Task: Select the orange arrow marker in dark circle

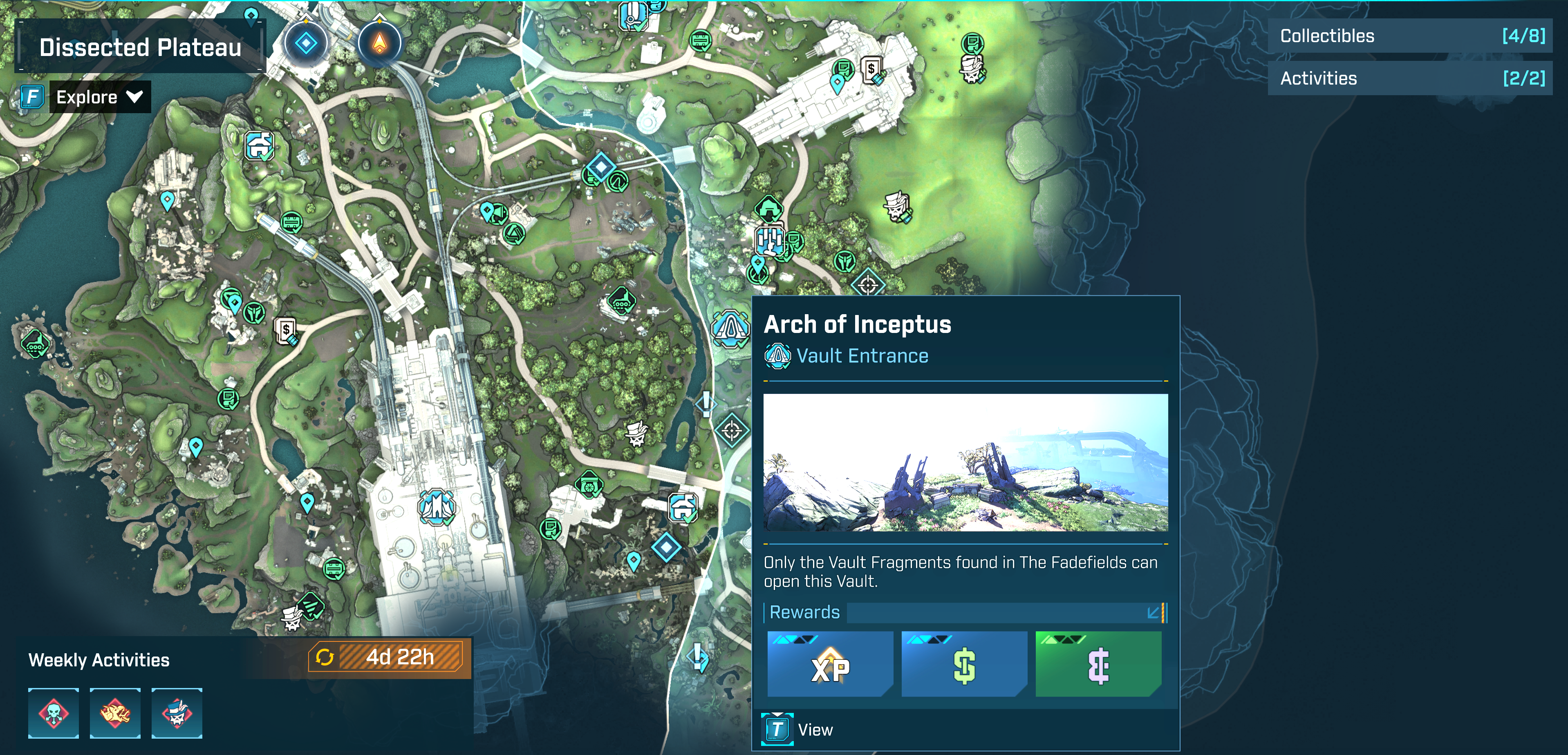Action: pyautogui.click(x=379, y=43)
